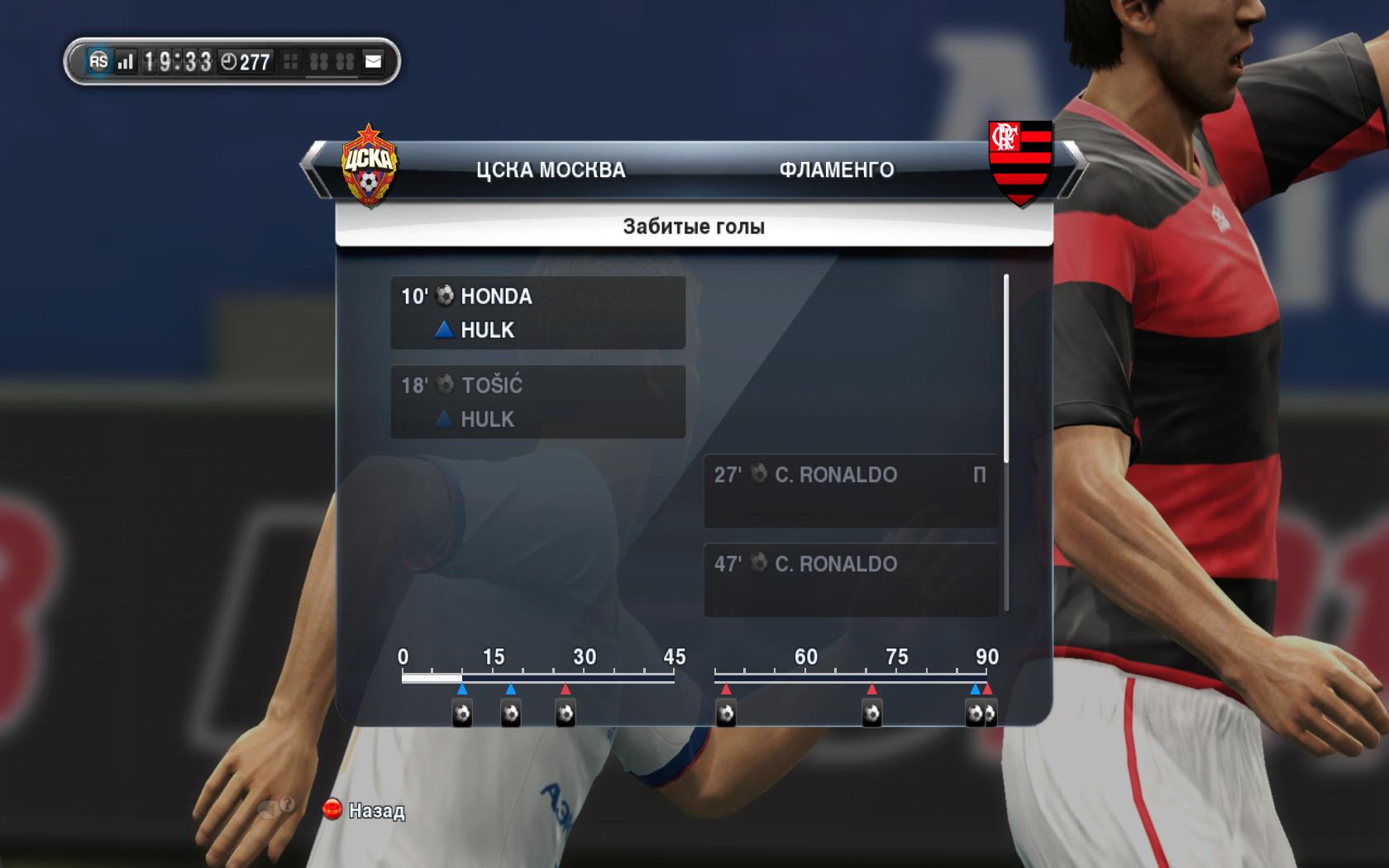Open the envelope mail icon in the status bar

coord(374,61)
